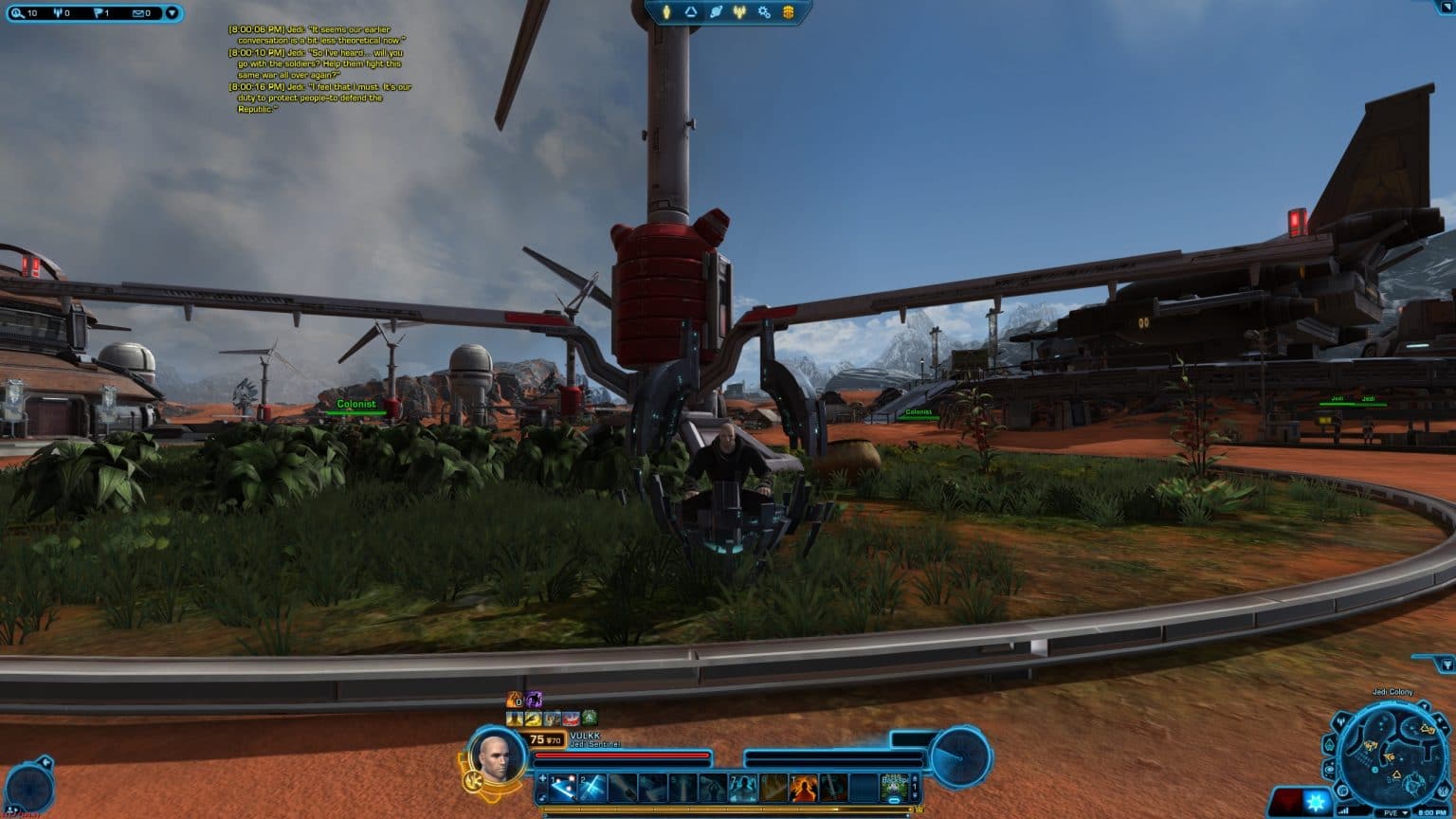The width and height of the screenshot is (1456, 819).
Task: Click the magnifier search icon top-left
Action: (17, 12)
